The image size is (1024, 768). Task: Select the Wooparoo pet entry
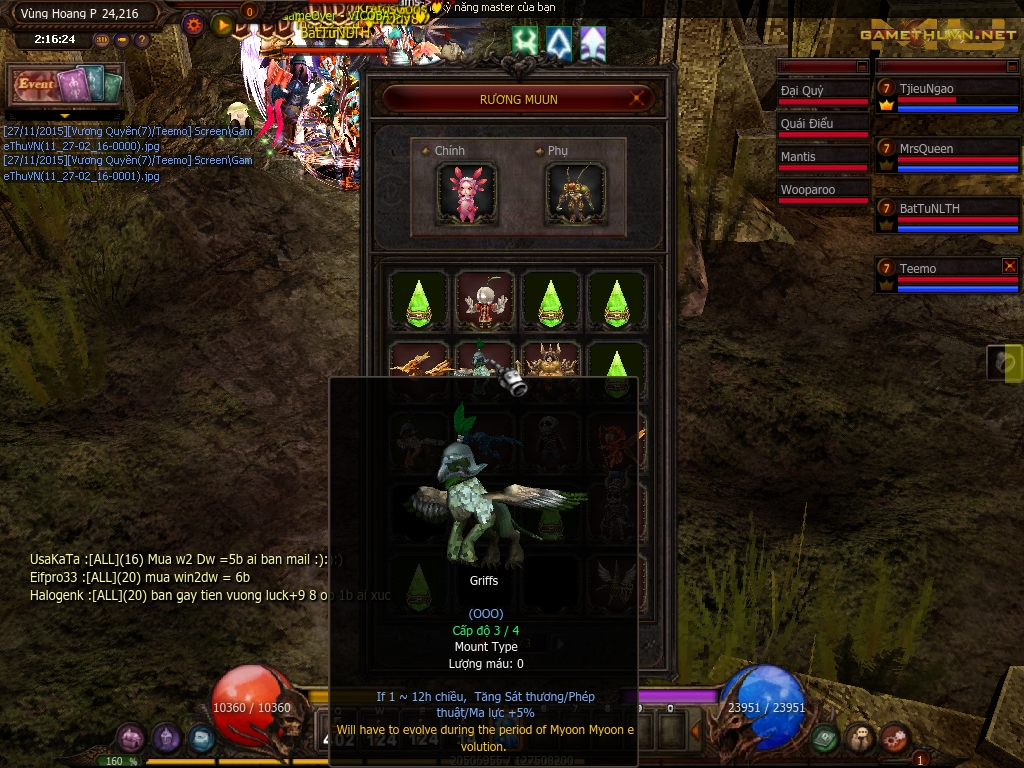(x=822, y=190)
